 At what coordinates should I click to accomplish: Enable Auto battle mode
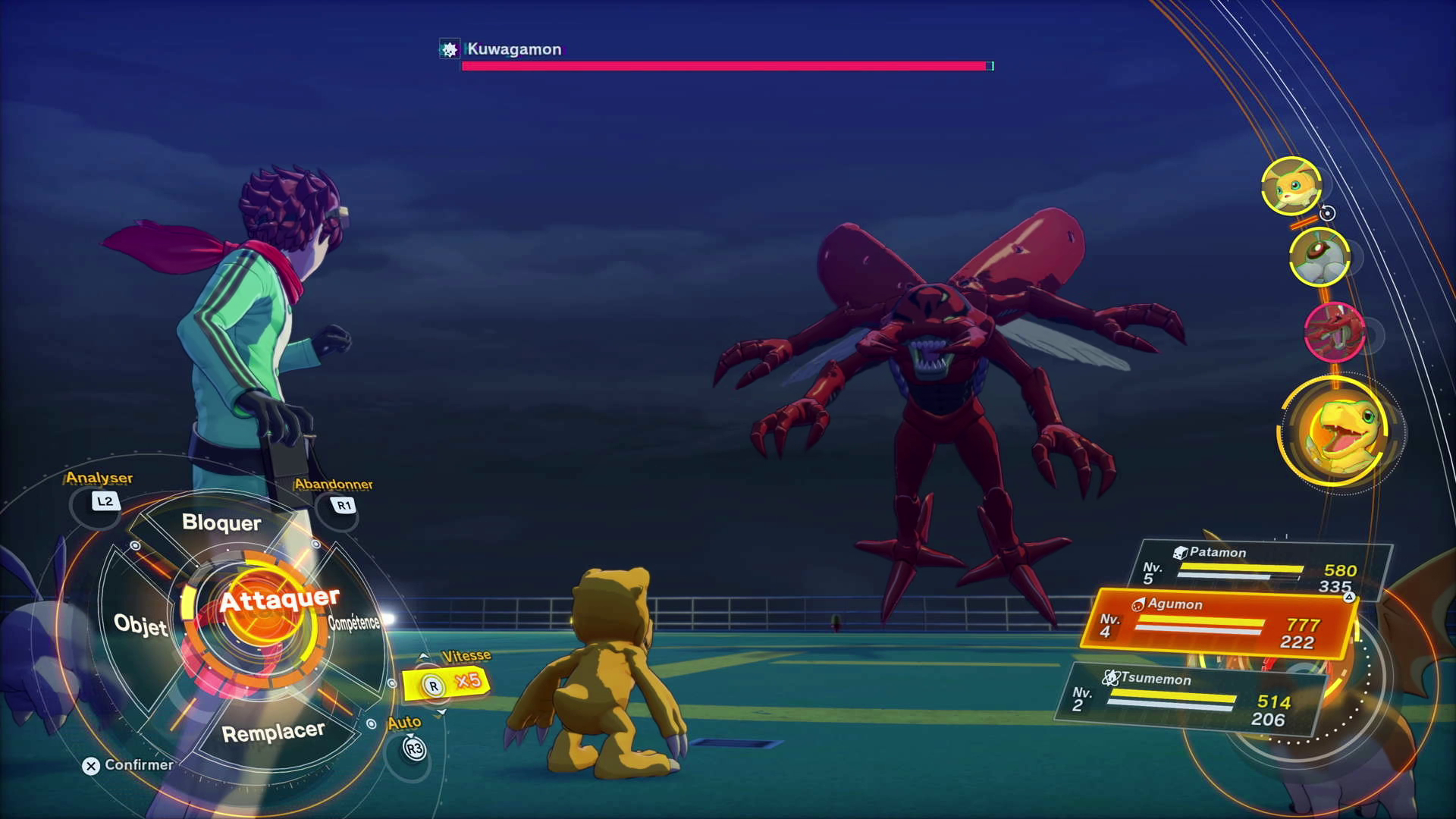(413, 748)
